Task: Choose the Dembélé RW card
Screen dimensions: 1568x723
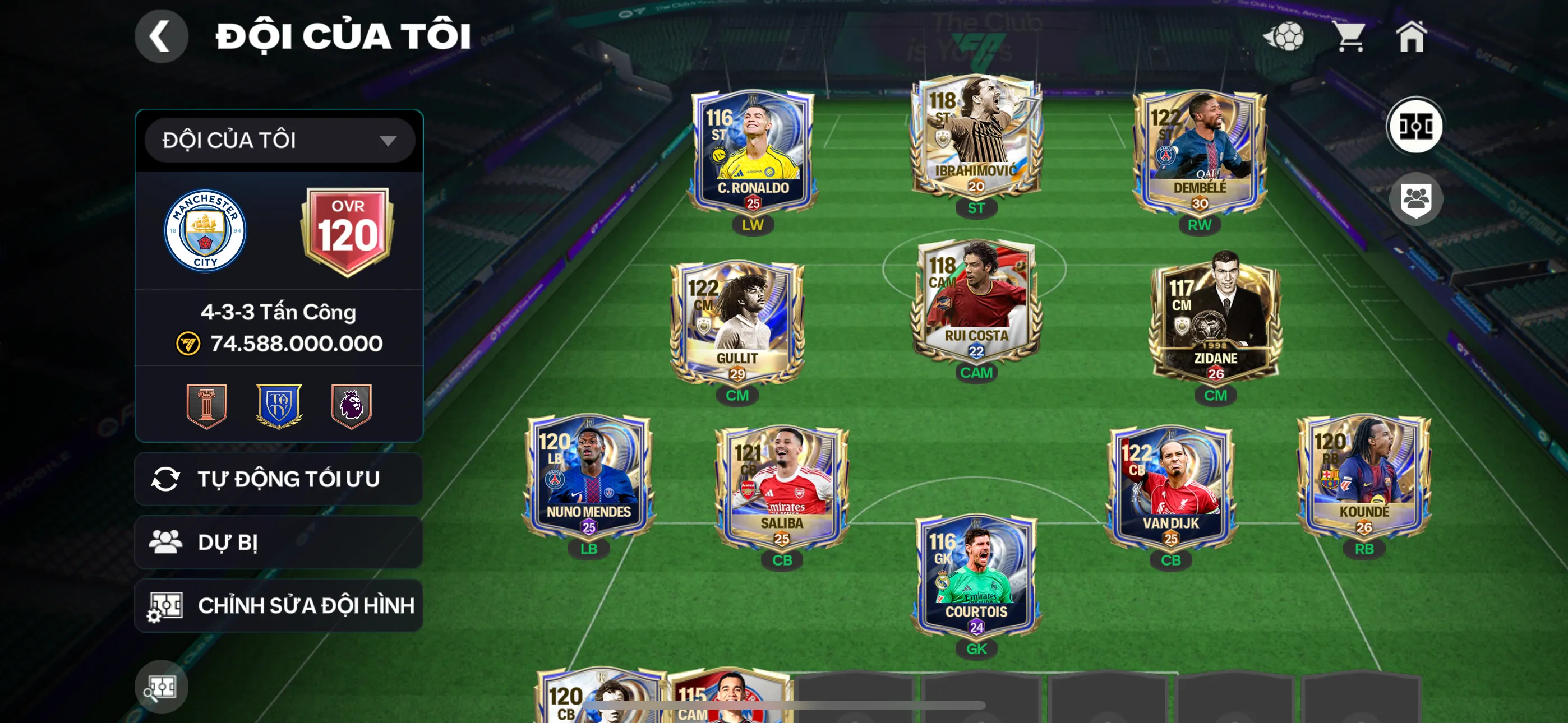Action: coord(1199,152)
